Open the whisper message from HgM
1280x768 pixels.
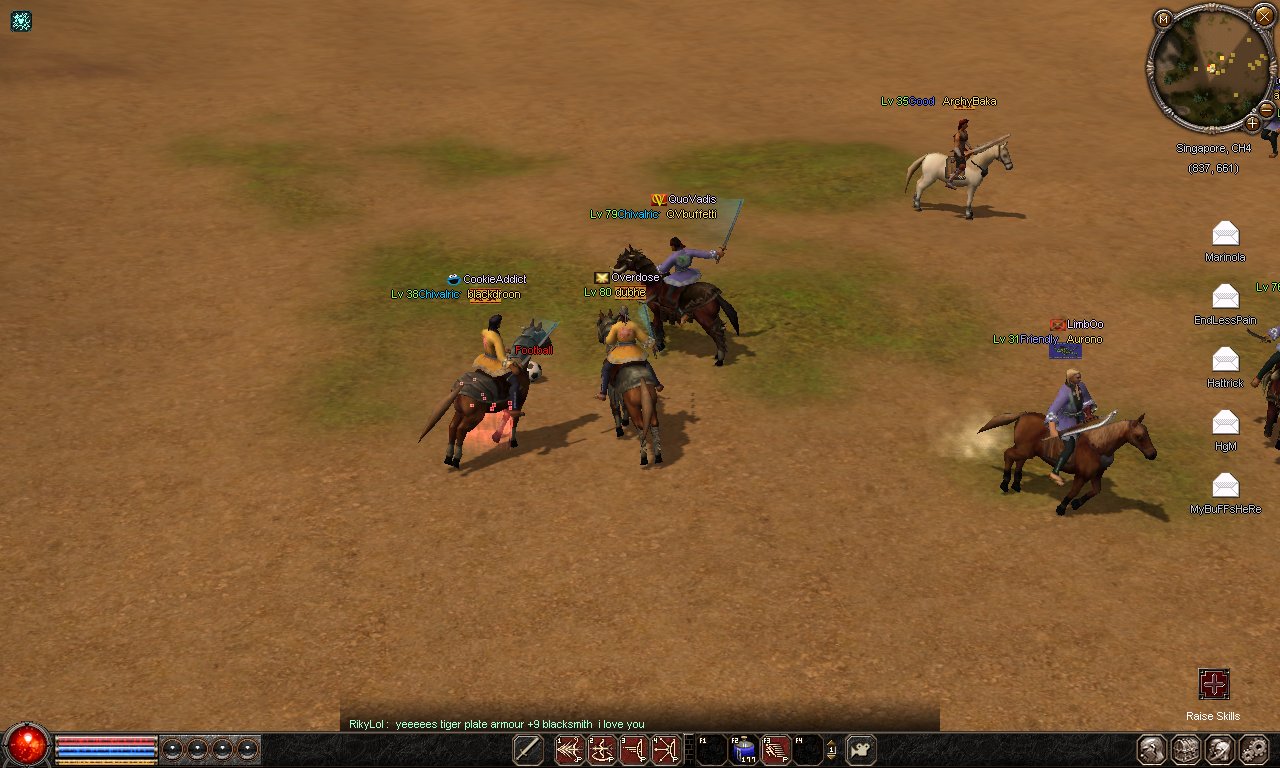click(x=1225, y=422)
